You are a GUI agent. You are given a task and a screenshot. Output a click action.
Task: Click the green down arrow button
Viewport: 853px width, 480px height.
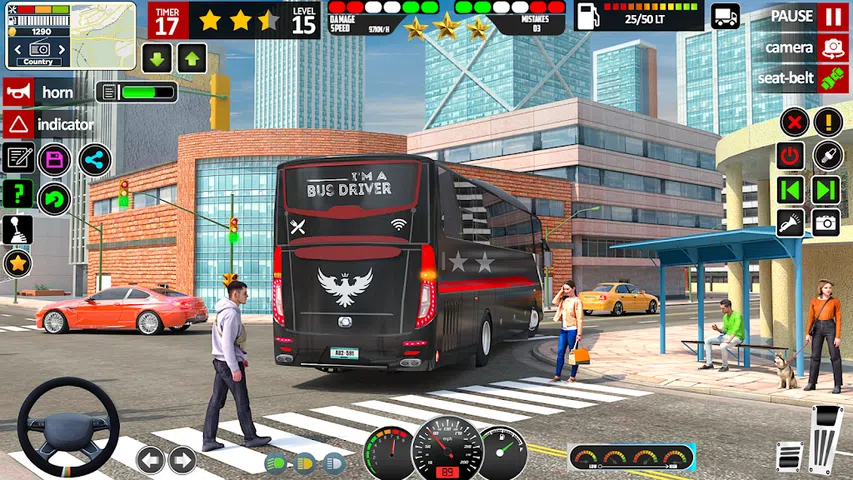click(157, 57)
